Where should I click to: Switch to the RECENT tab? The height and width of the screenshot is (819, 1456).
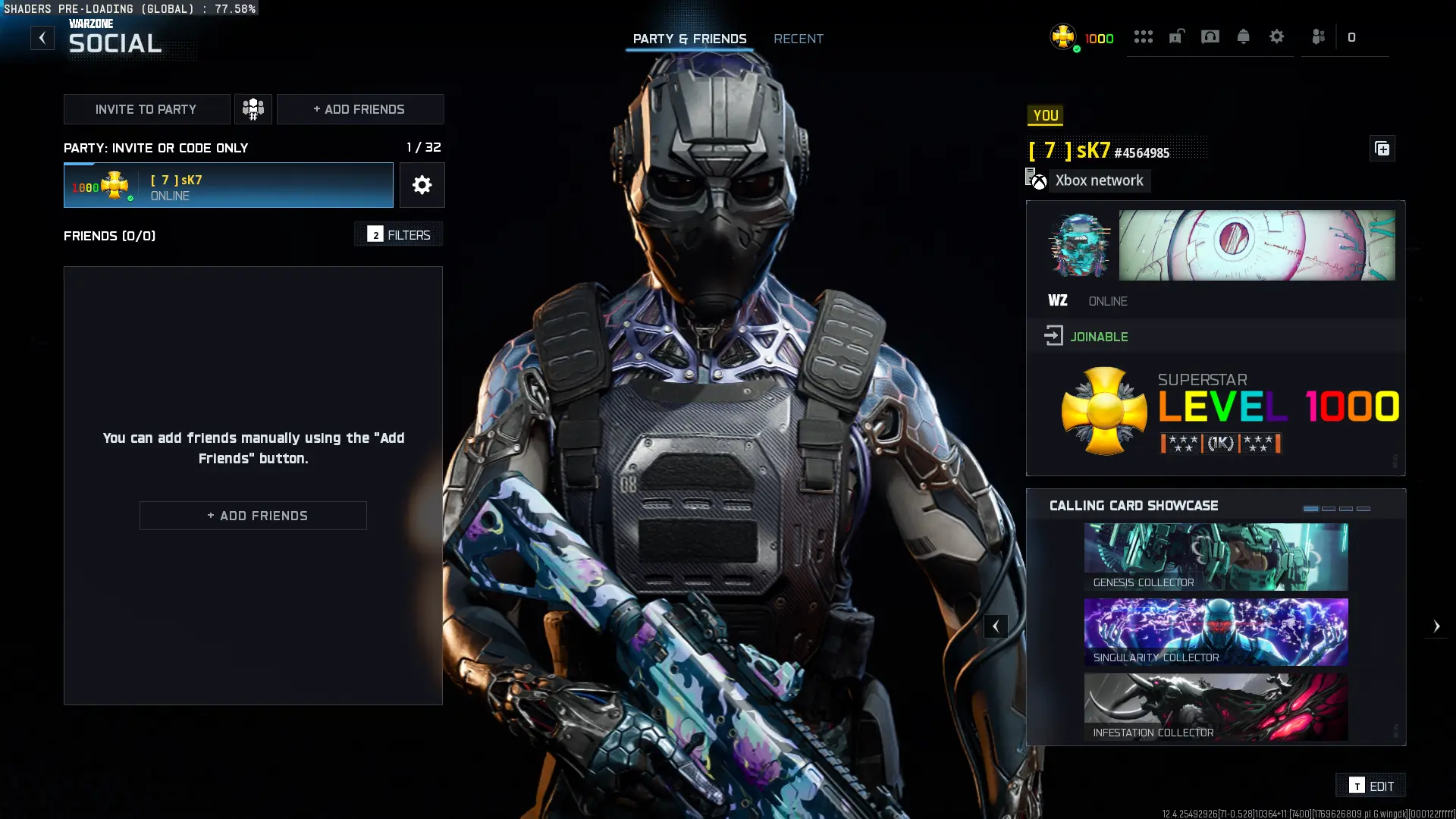coord(798,39)
